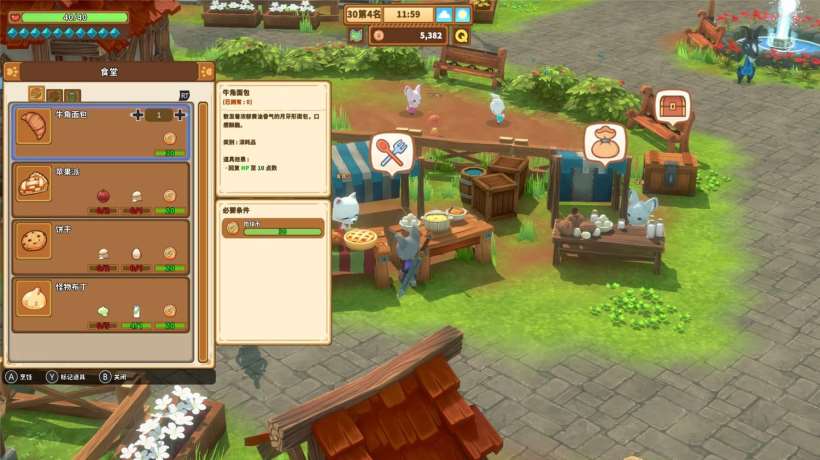Click the treasure chest storage bubble
This screenshot has width=820, height=460.
(x=674, y=105)
